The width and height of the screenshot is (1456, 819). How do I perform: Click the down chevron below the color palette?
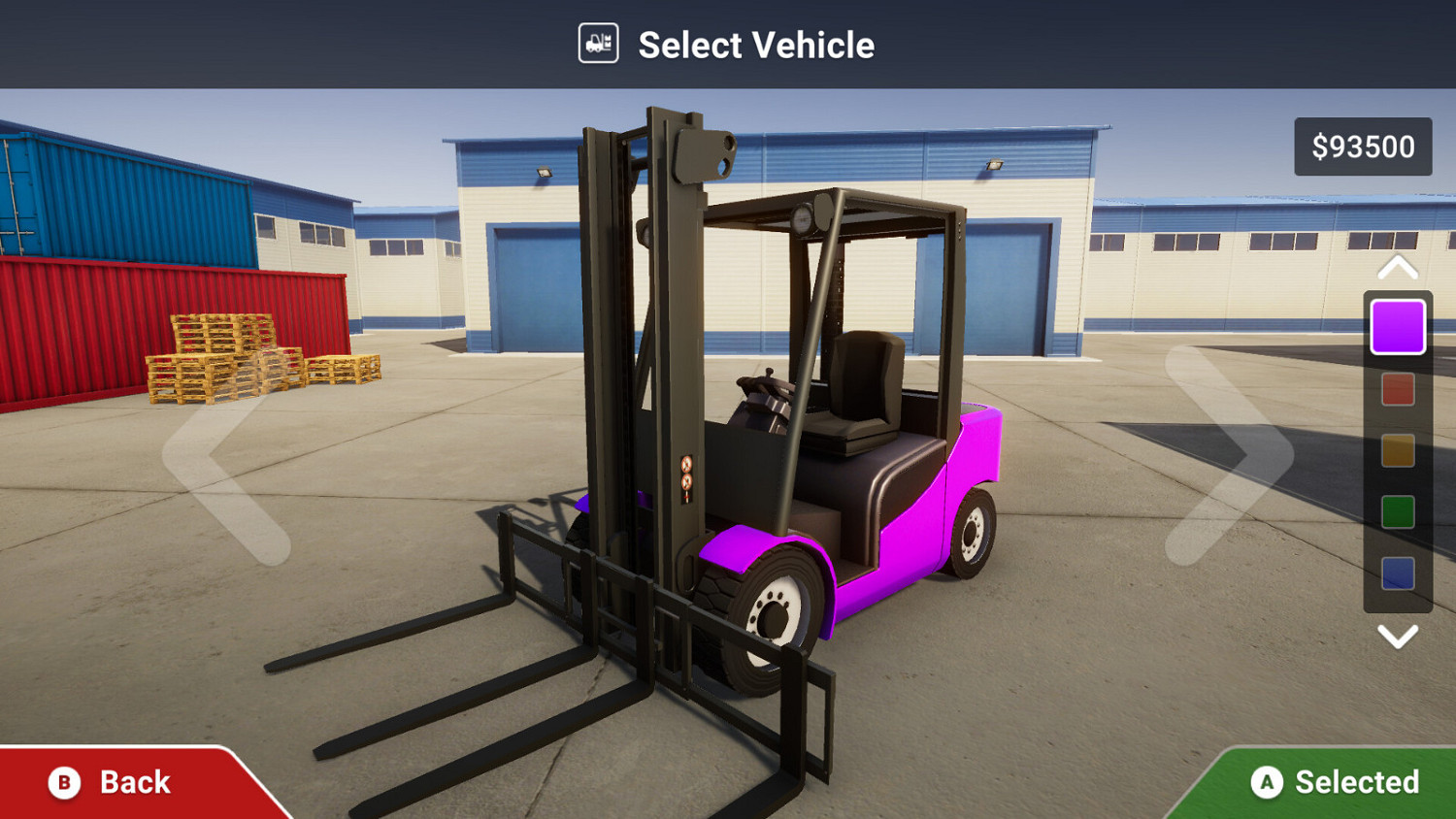pos(1398,636)
